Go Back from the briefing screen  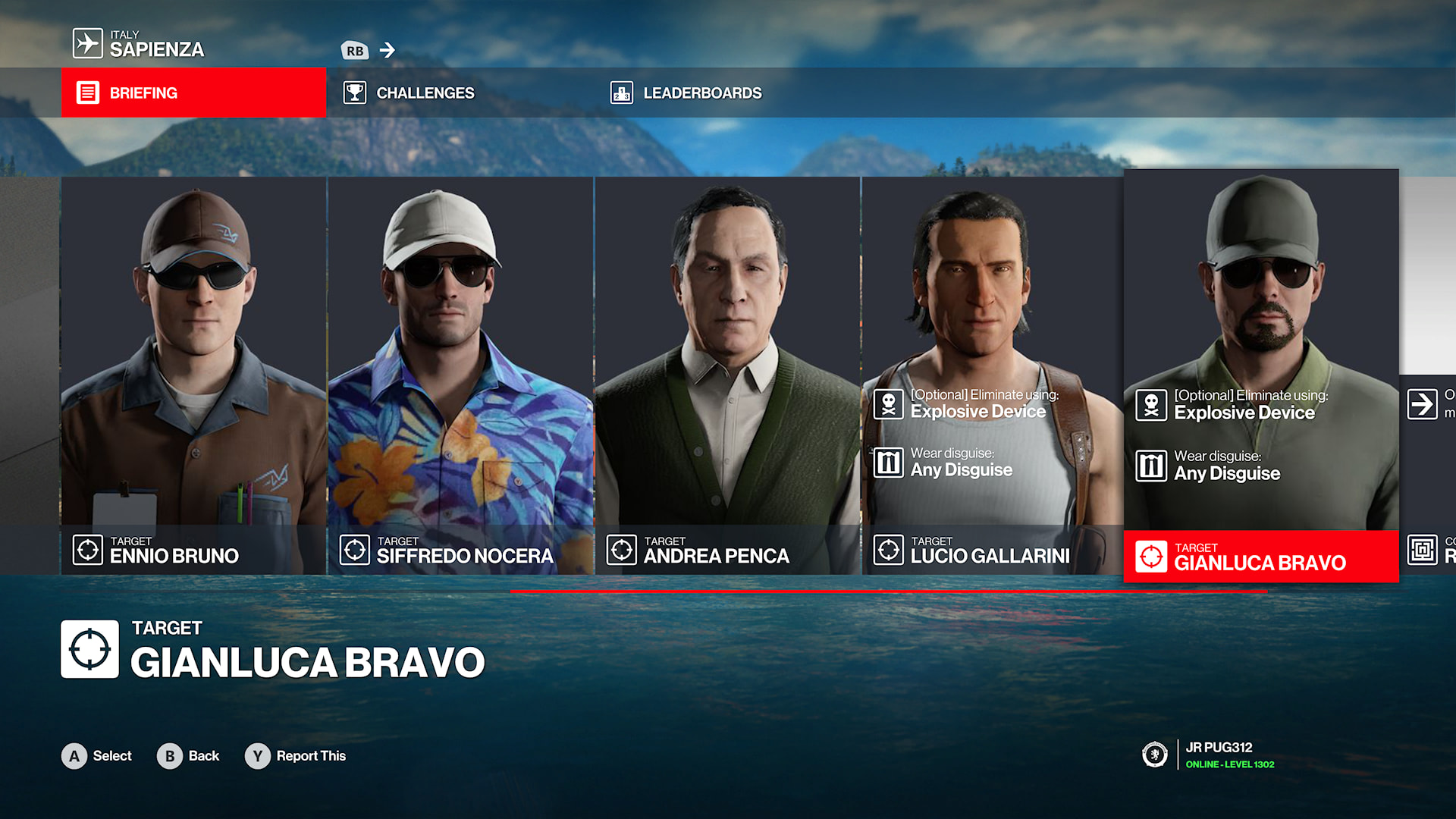pos(188,756)
